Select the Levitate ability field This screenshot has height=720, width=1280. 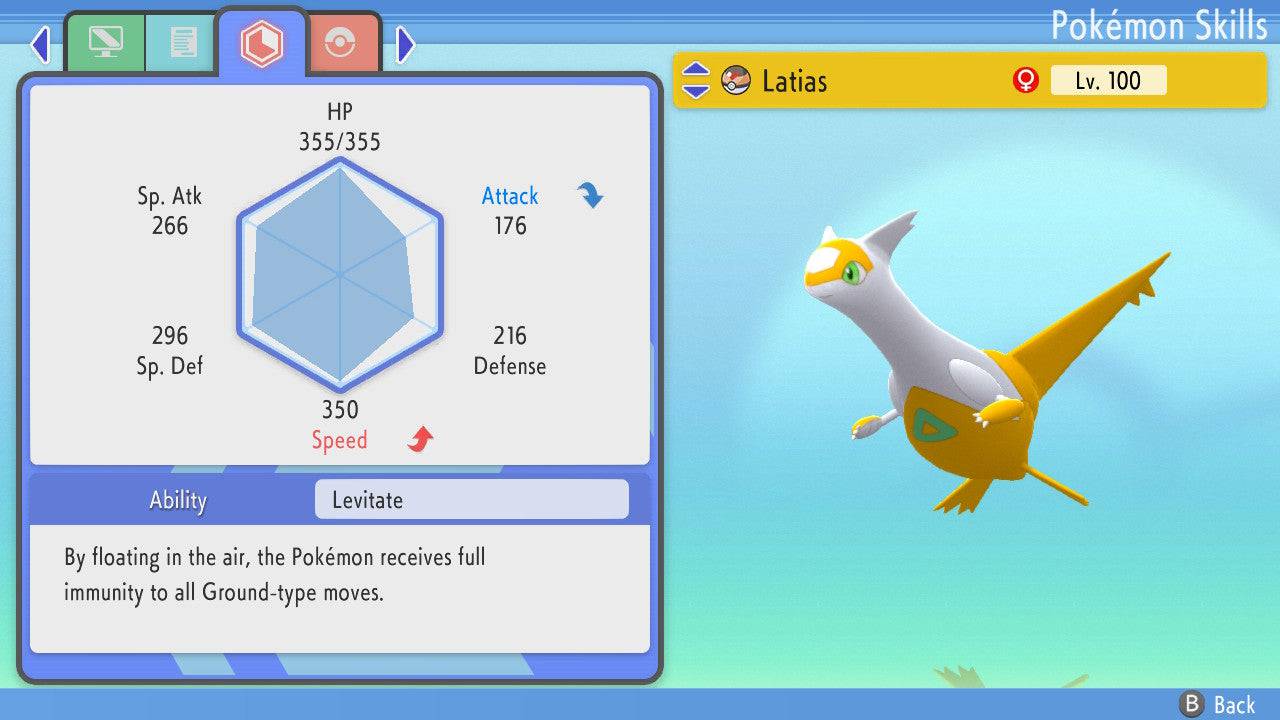[x=471, y=500]
